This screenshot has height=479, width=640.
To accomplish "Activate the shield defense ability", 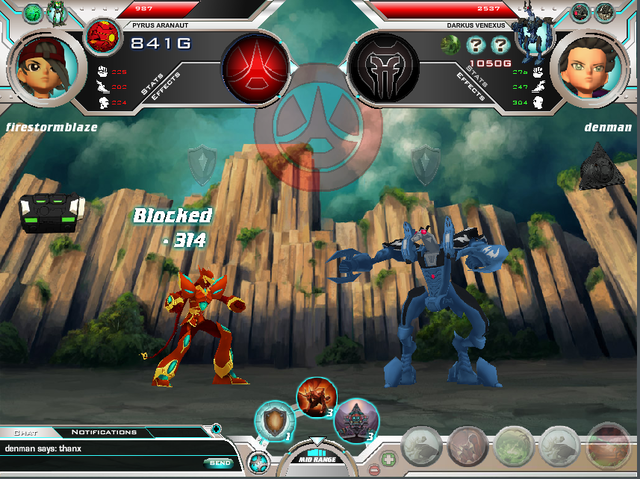I will pyautogui.click(x=271, y=419).
